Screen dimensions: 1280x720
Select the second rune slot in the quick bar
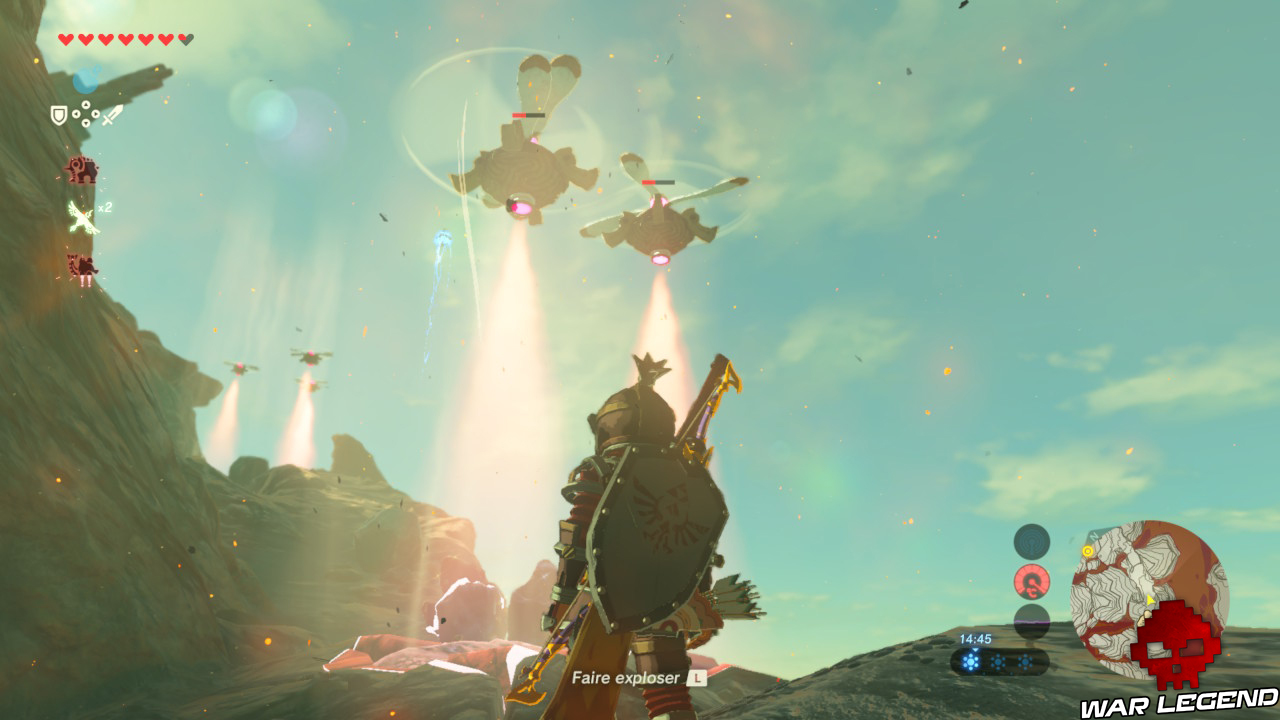coord(998,661)
